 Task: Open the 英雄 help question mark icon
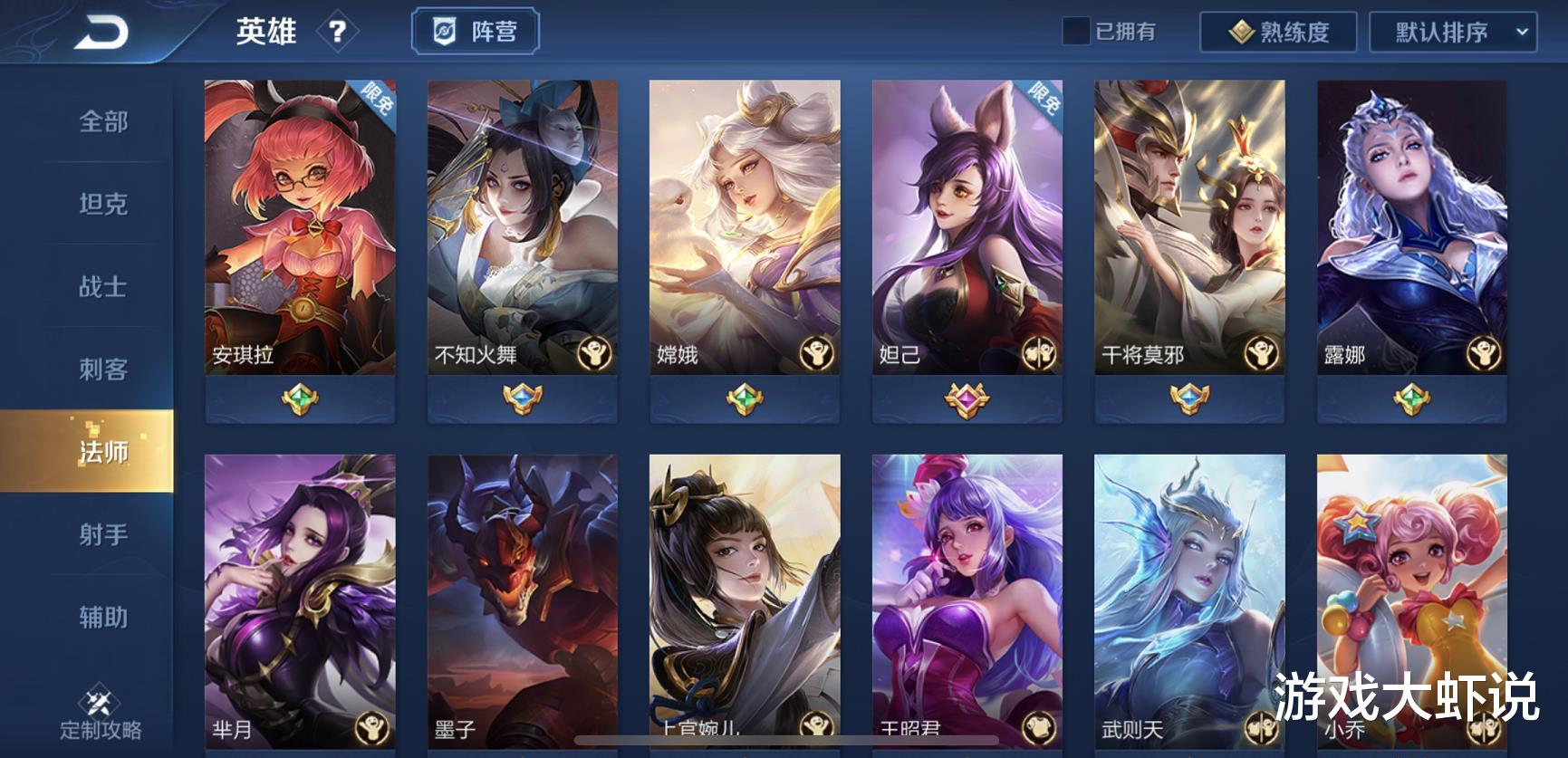pyautogui.click(x=337, y=33)
